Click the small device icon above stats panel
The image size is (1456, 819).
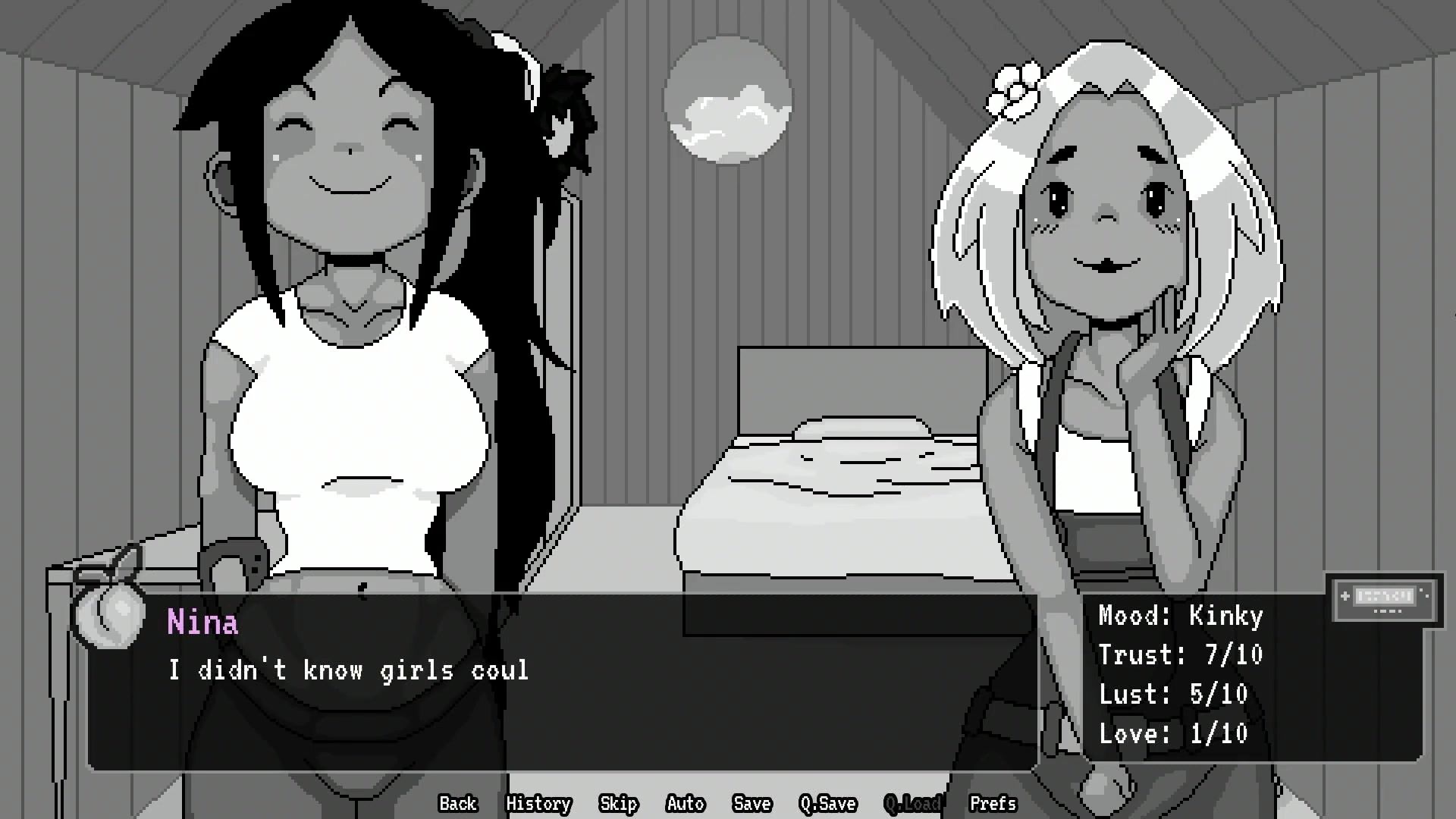click(1384, 599)
